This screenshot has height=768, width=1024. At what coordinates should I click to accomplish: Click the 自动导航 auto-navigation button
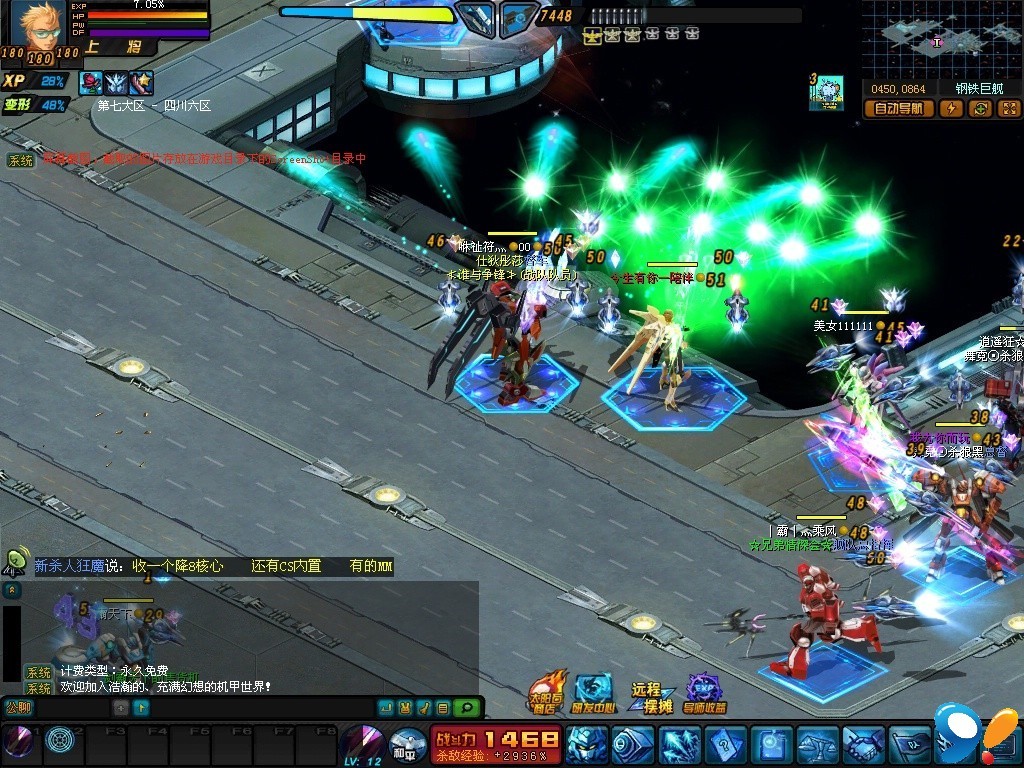[900, 109]
